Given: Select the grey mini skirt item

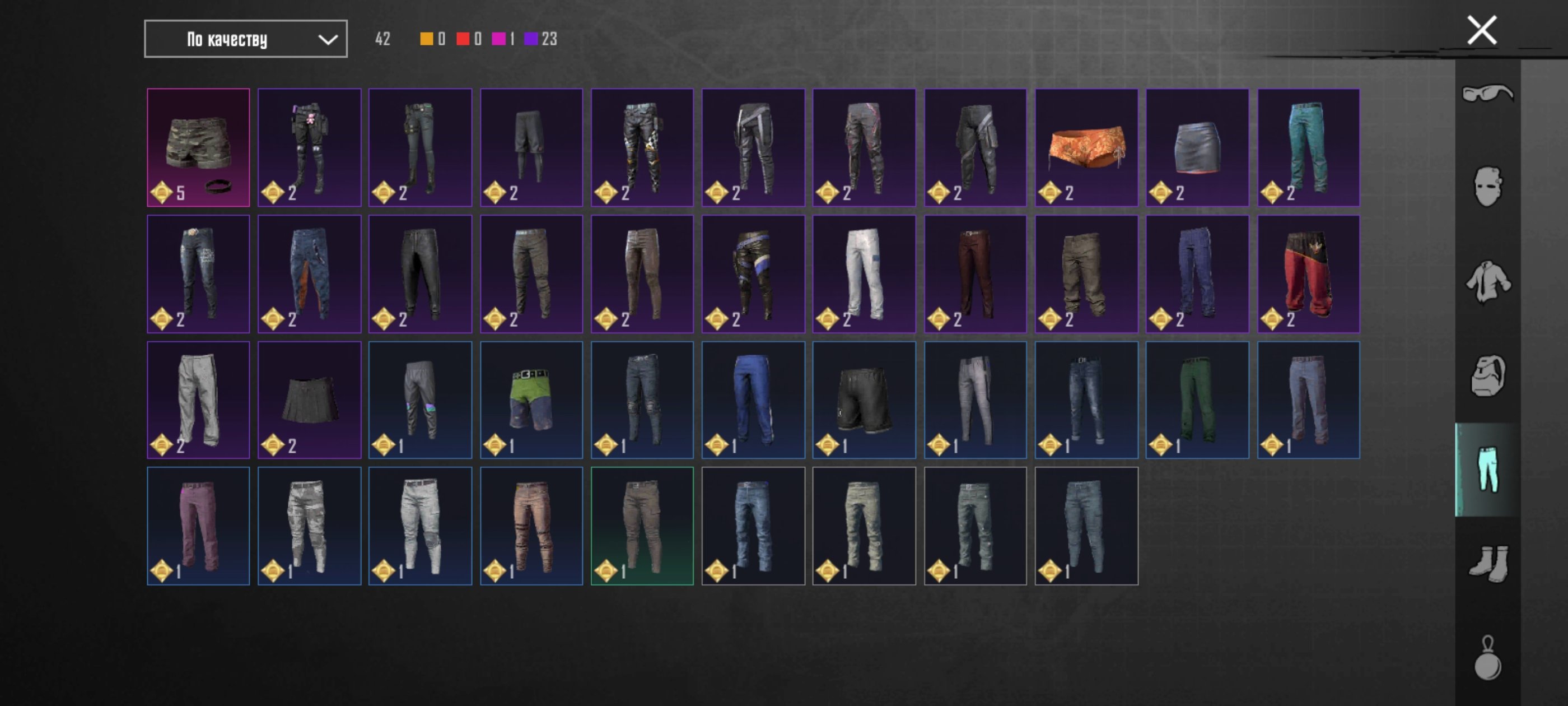Looking at the screenshot, I should [1197, 147].
